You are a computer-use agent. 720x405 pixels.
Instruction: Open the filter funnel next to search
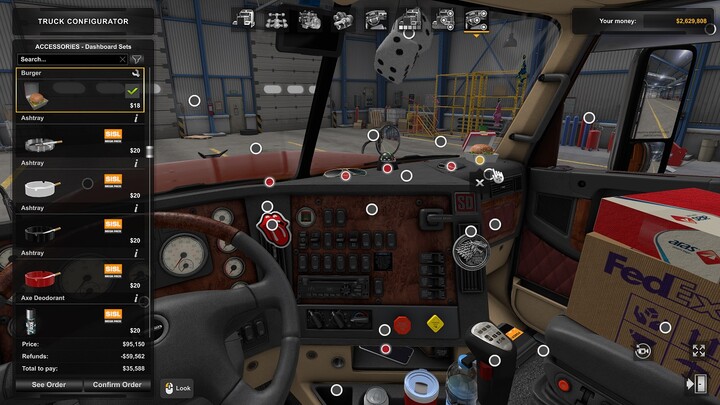tap(137, 59)
